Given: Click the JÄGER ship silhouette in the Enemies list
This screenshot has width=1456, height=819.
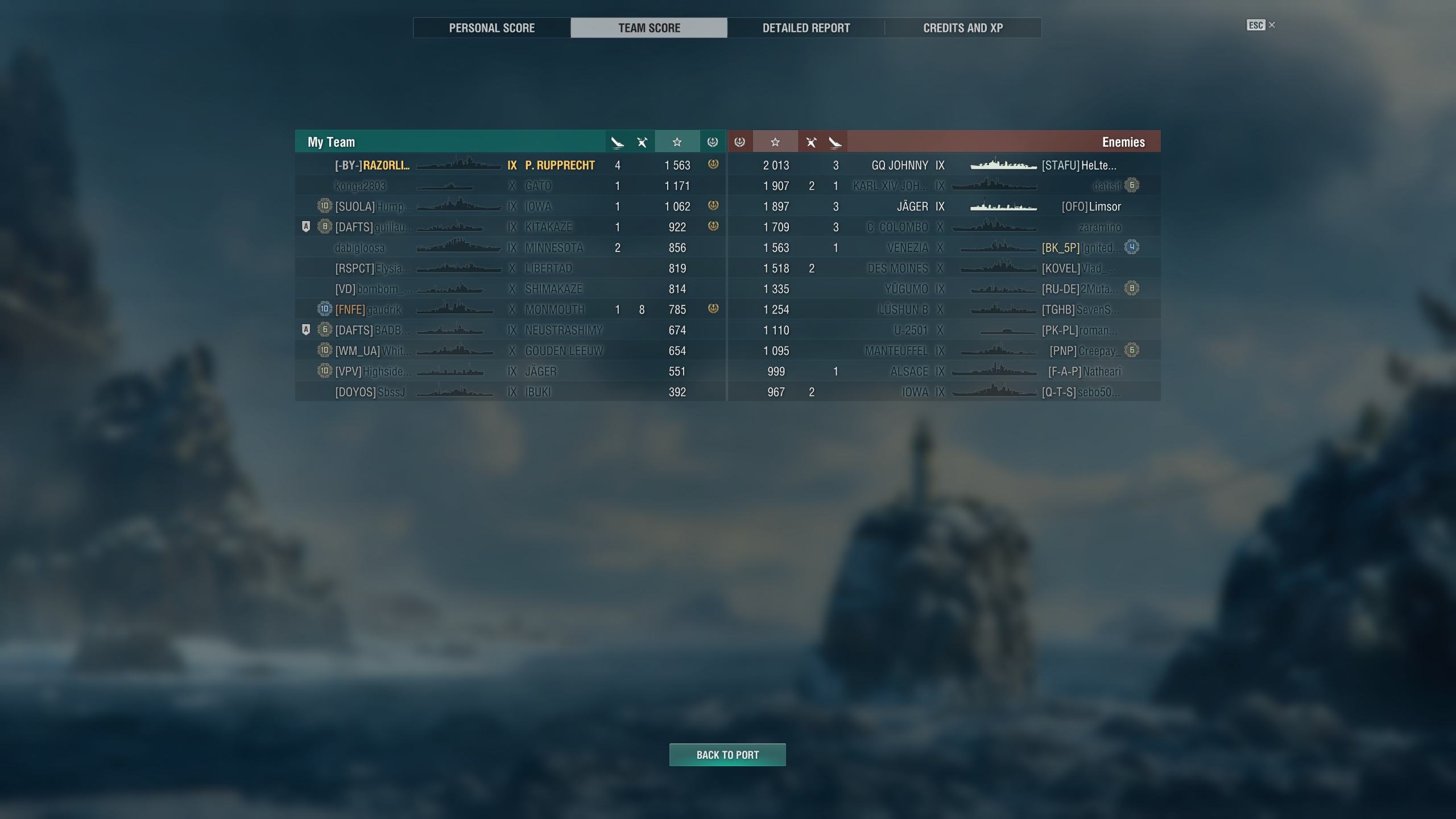Looking at the screenshot, I should pyautogui.click(x=1003, y=206).
